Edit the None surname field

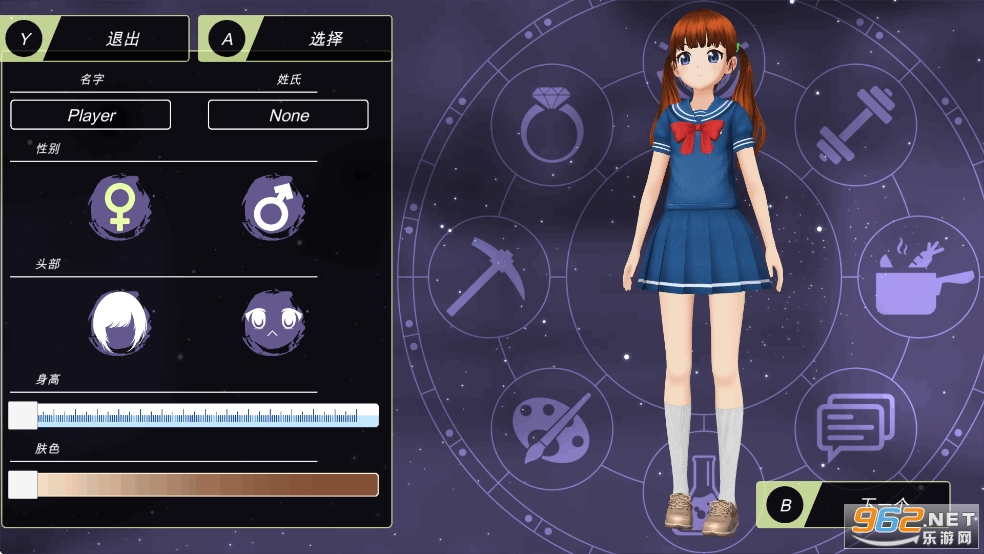(288, 115)
